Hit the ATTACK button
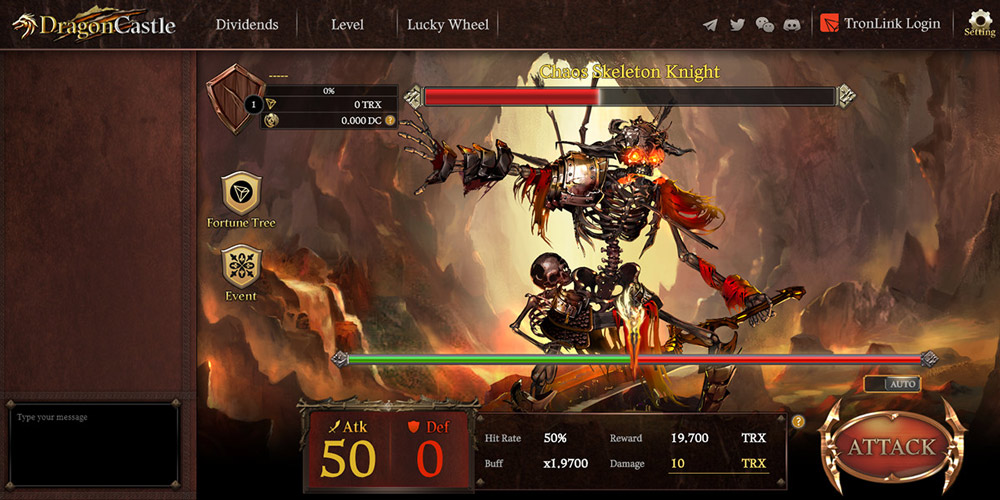 click(x=892, y=447)
